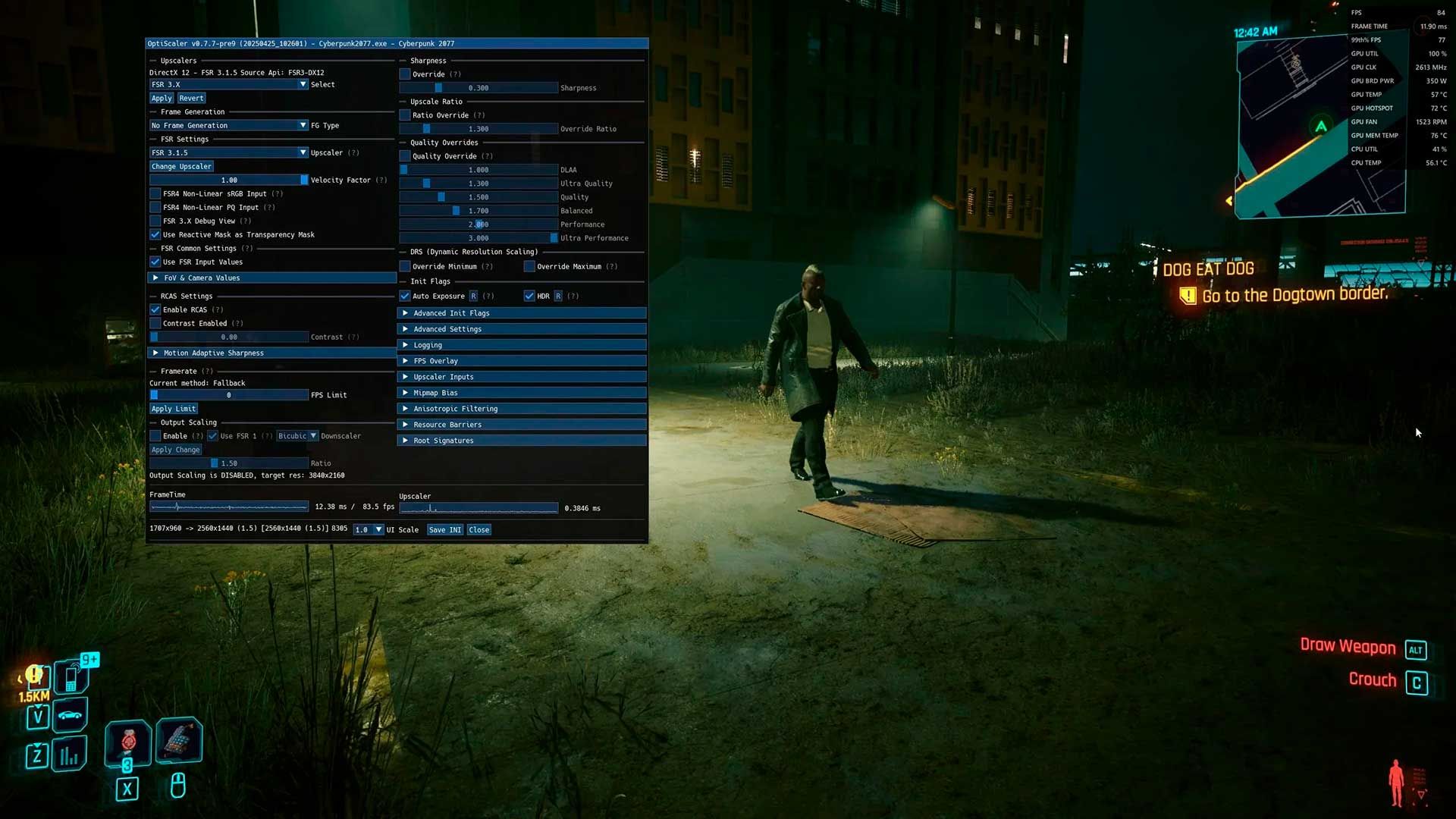Save settings with Save INI
Viewport: 1456px width, 819px height.
point(445,530)
